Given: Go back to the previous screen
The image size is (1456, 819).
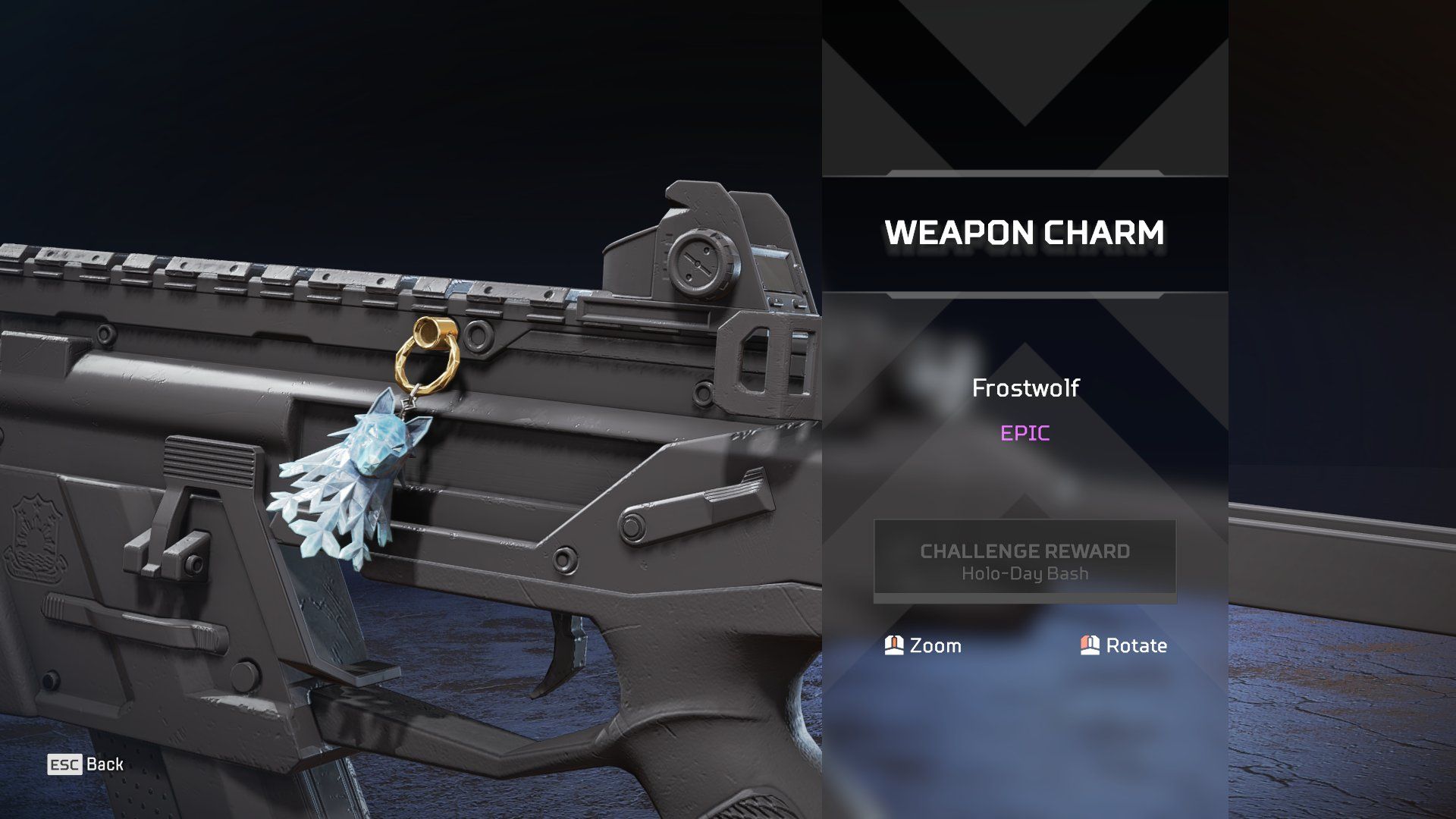Looking at the screenshot, I should pos(85,764).
